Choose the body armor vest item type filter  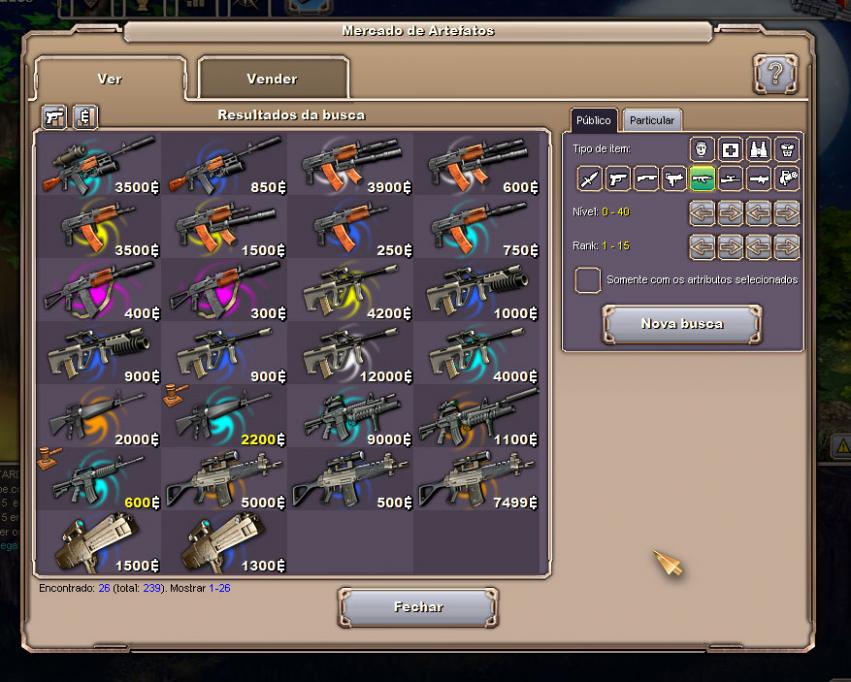[x=788, y=150]
